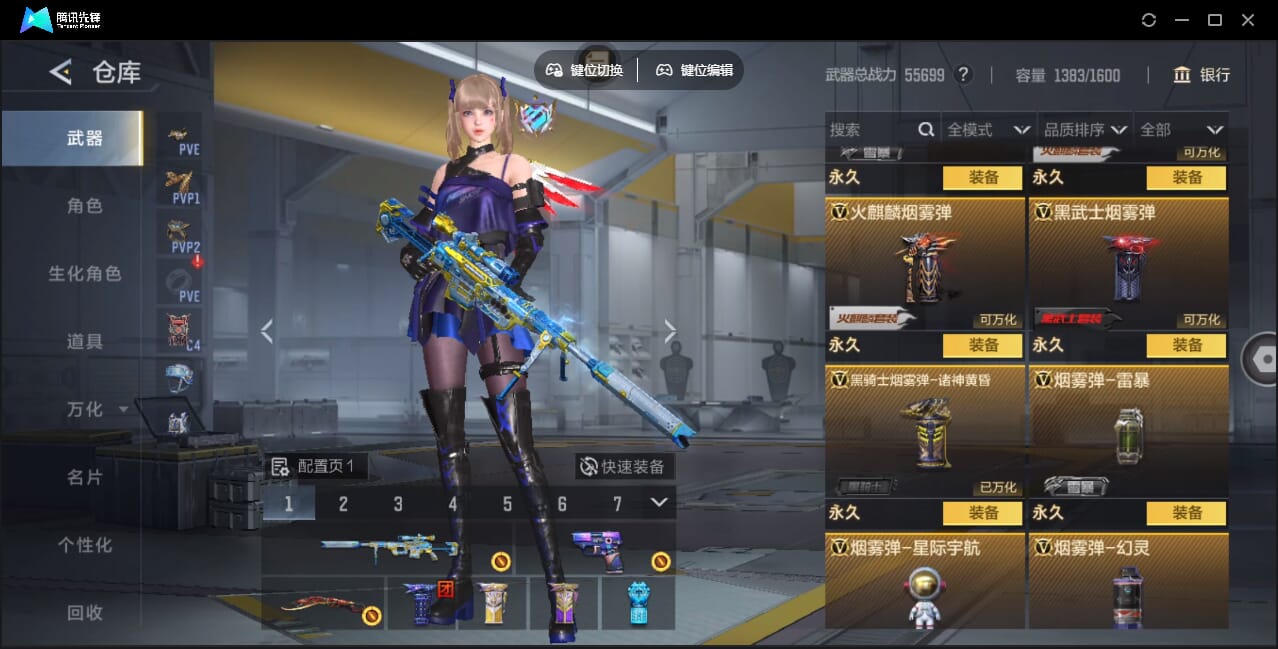Screen dimensions: 1278x649
Task: Equip the 黑武士烟雾弹 smoke grenade
Action: pyautogui.click(x=1186, y=345)
